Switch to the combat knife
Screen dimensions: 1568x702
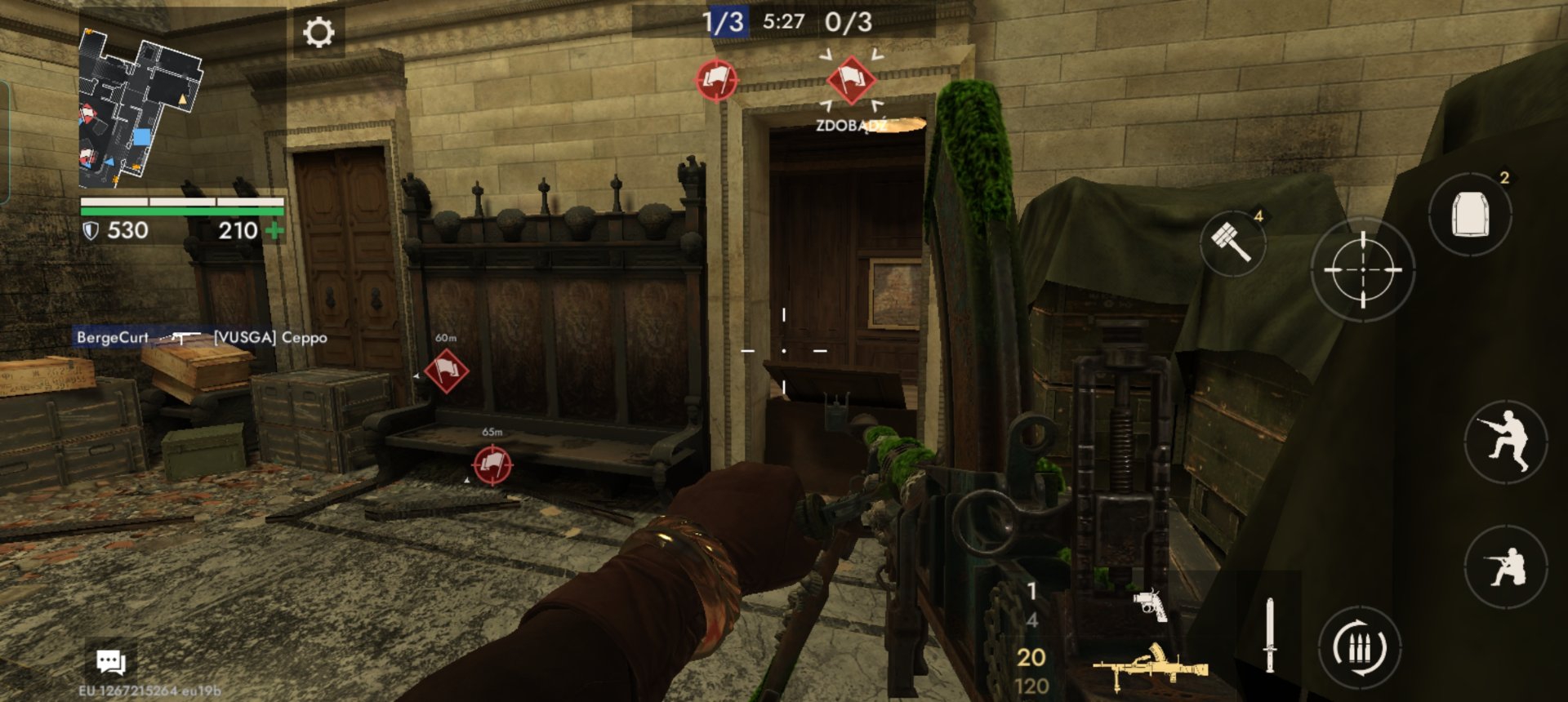1269,635
